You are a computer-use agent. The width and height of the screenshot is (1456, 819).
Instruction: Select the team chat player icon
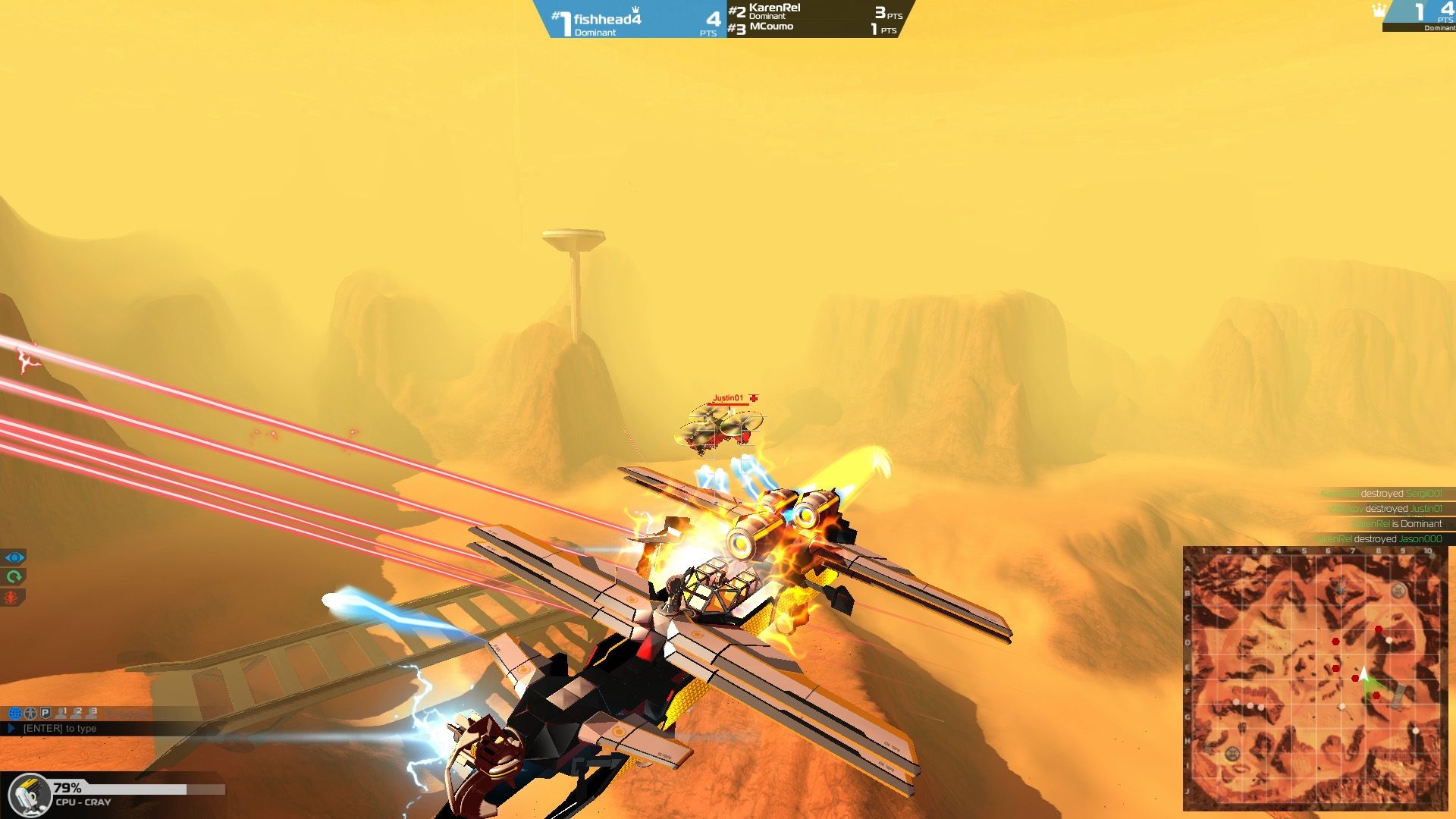[30, 714]
